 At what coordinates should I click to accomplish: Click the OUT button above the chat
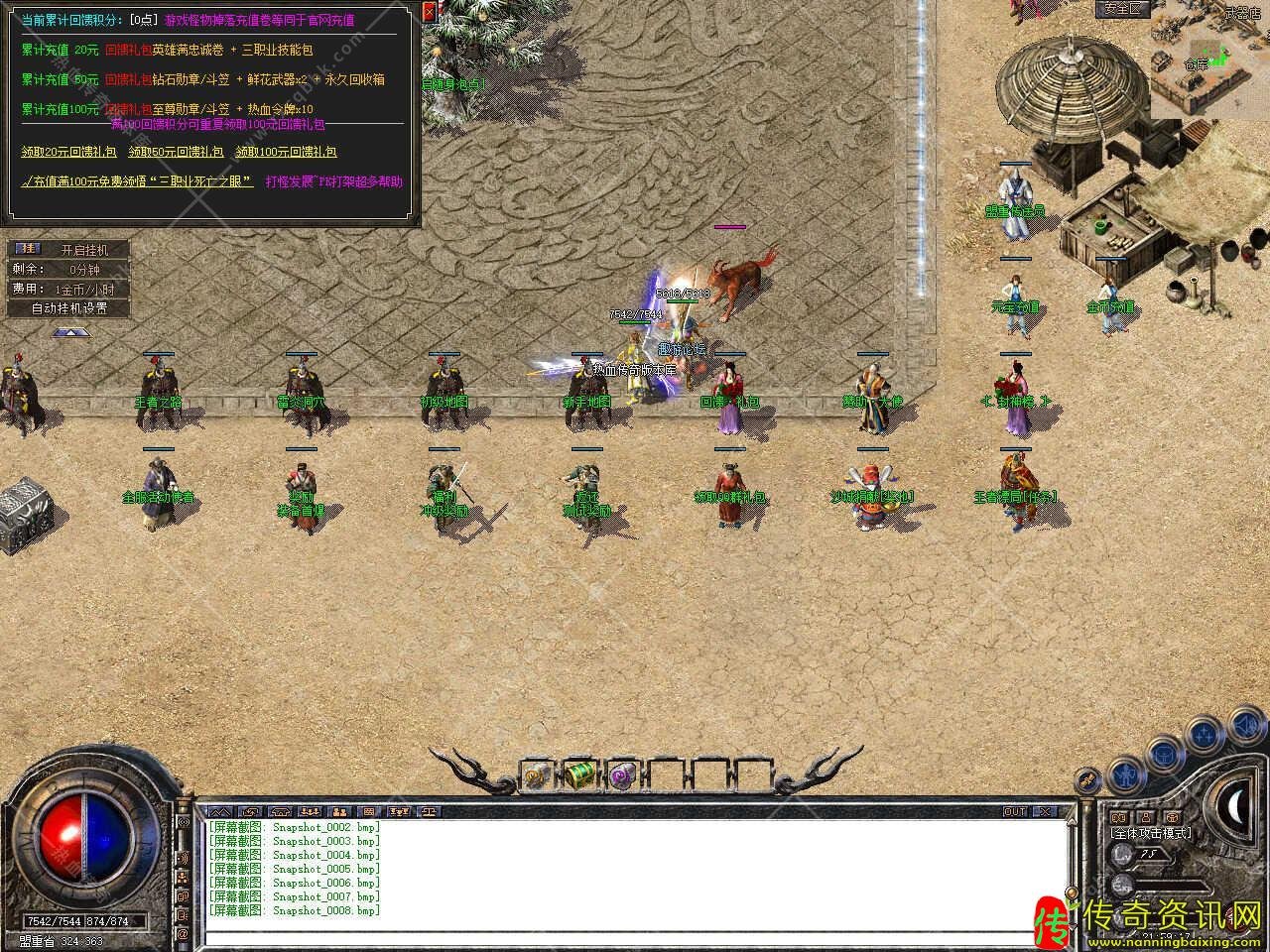(1015, 811)
